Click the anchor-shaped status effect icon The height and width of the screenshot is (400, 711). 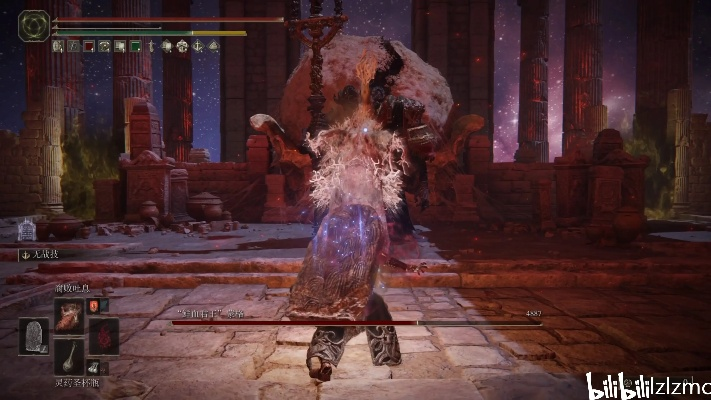[x=198, y=45]
